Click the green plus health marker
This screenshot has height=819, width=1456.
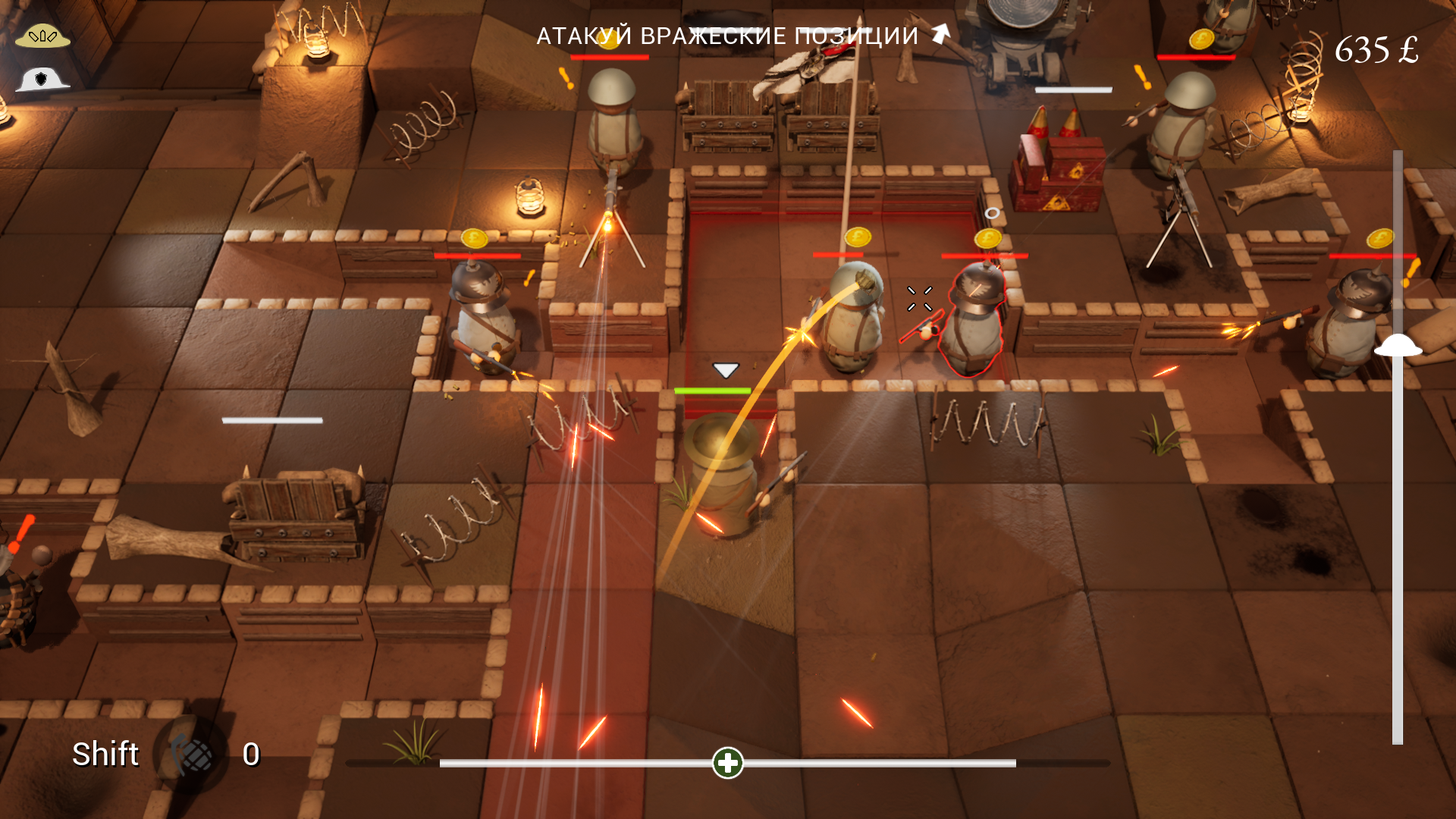point(728,763)
